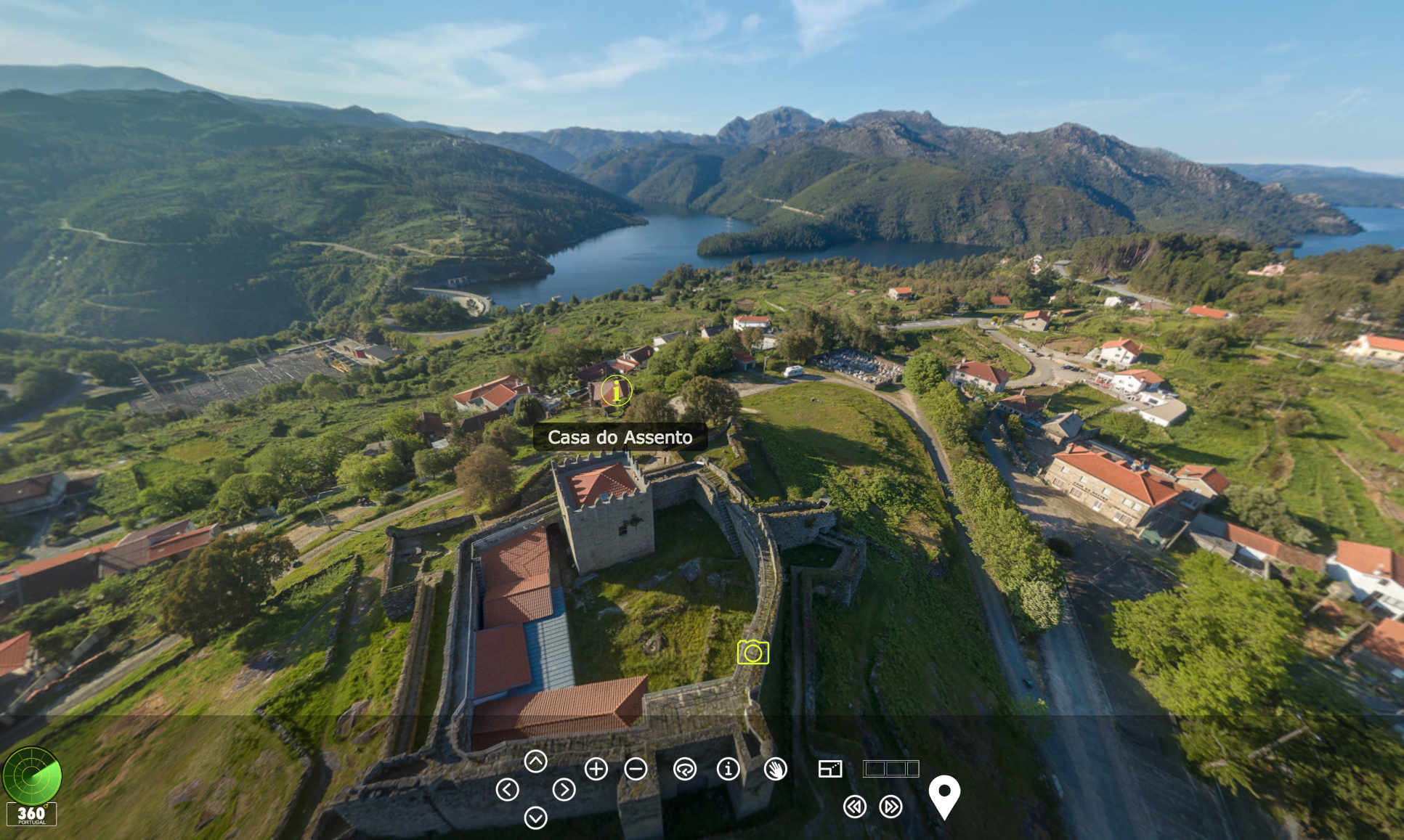Zoom out with the minus button

(x=636, y=770)
